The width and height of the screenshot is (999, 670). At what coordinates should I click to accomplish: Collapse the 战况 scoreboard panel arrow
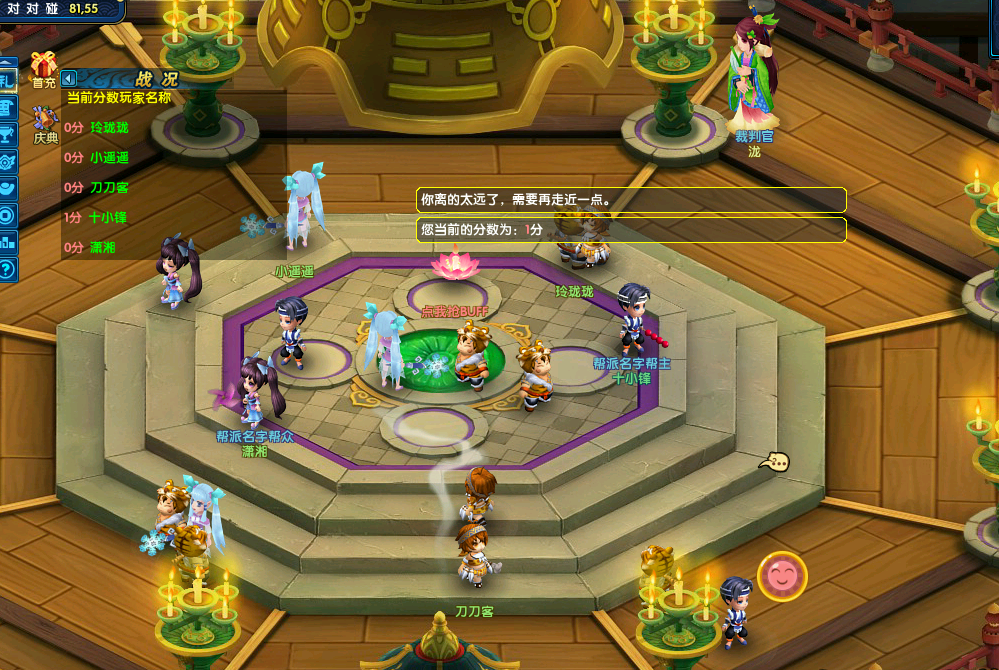coord(69,78)
